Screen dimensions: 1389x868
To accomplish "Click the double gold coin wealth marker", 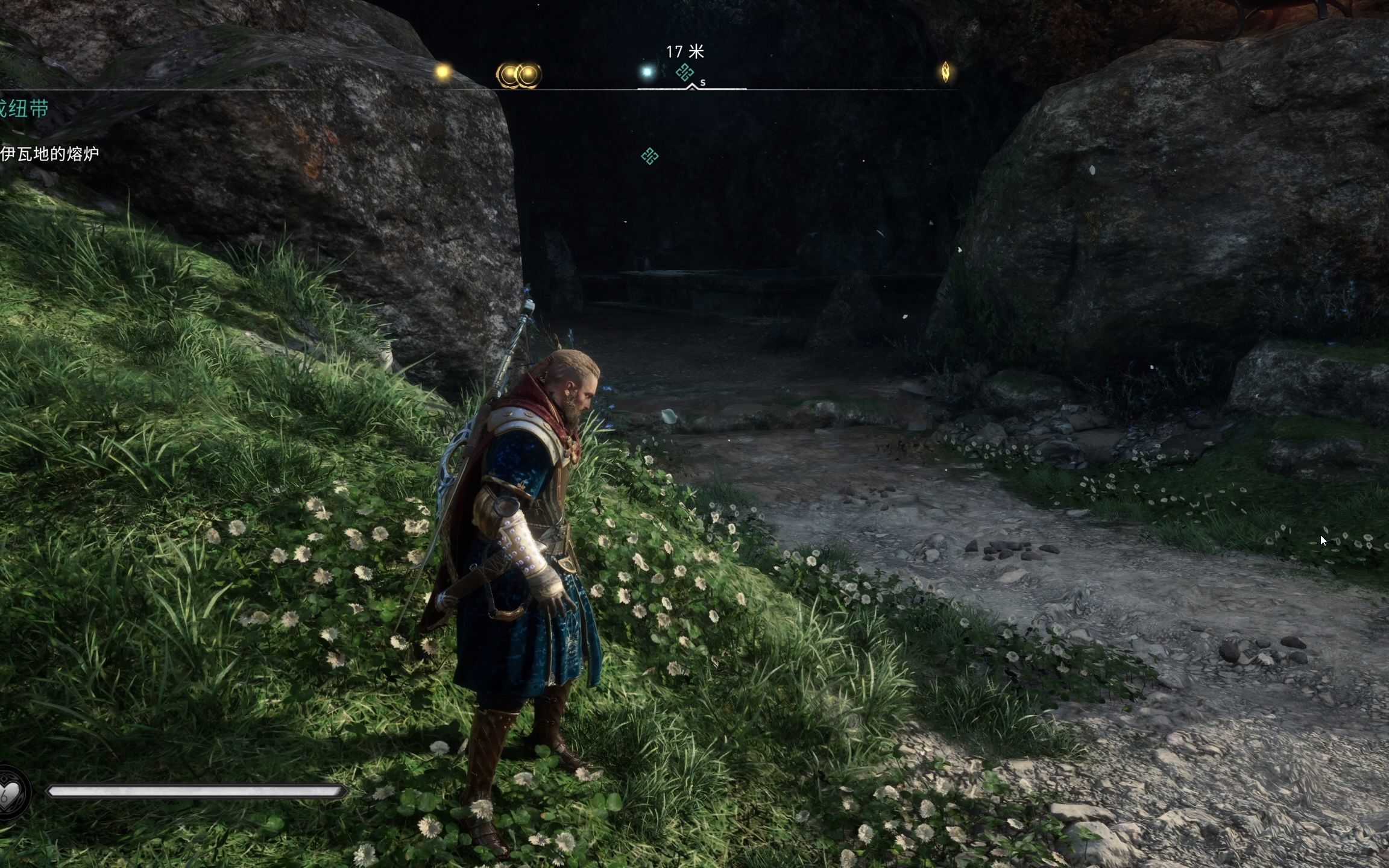I will click(x=518, y=75).
